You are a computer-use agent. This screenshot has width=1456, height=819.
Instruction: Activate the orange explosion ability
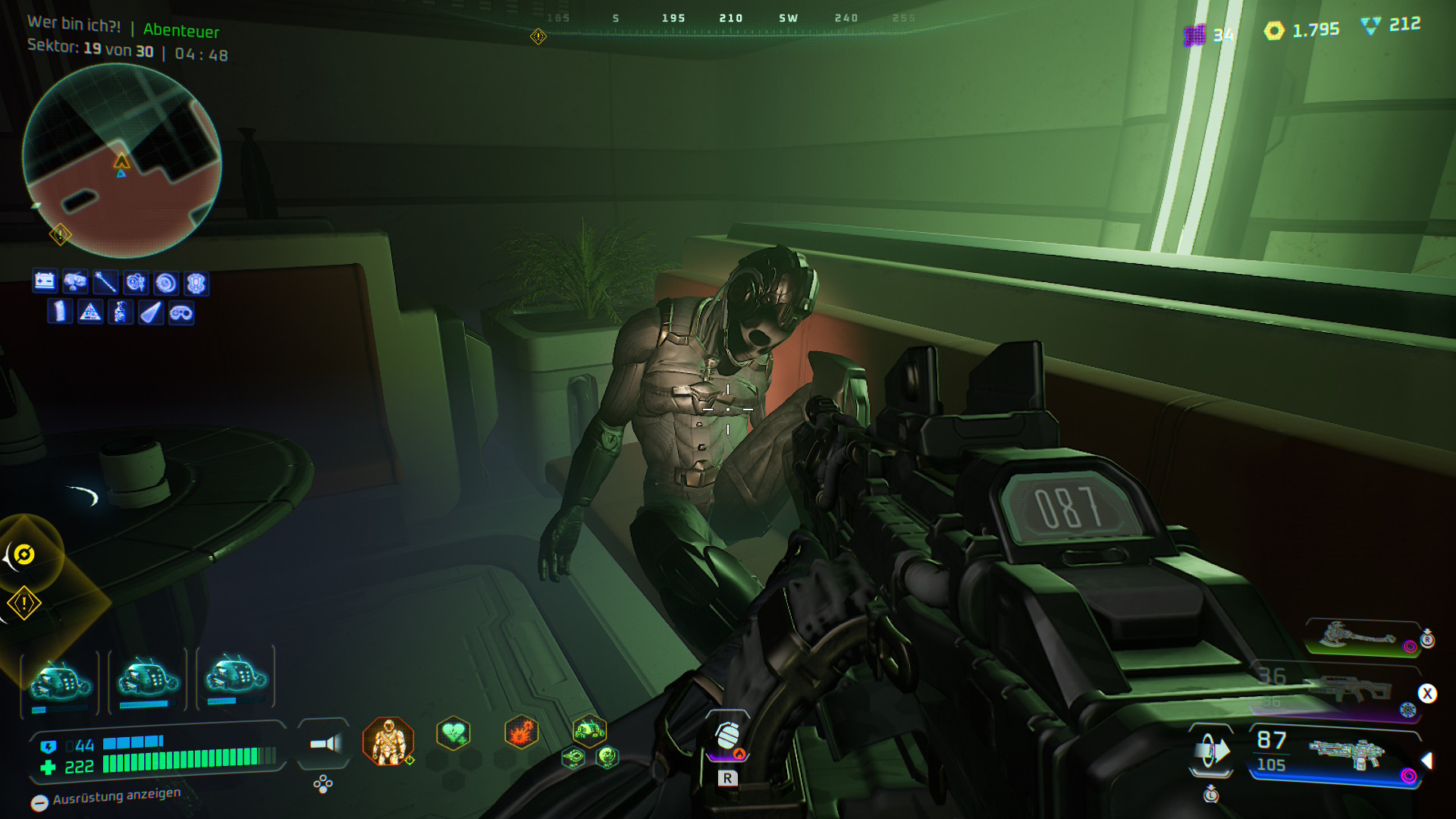(521, 733)
